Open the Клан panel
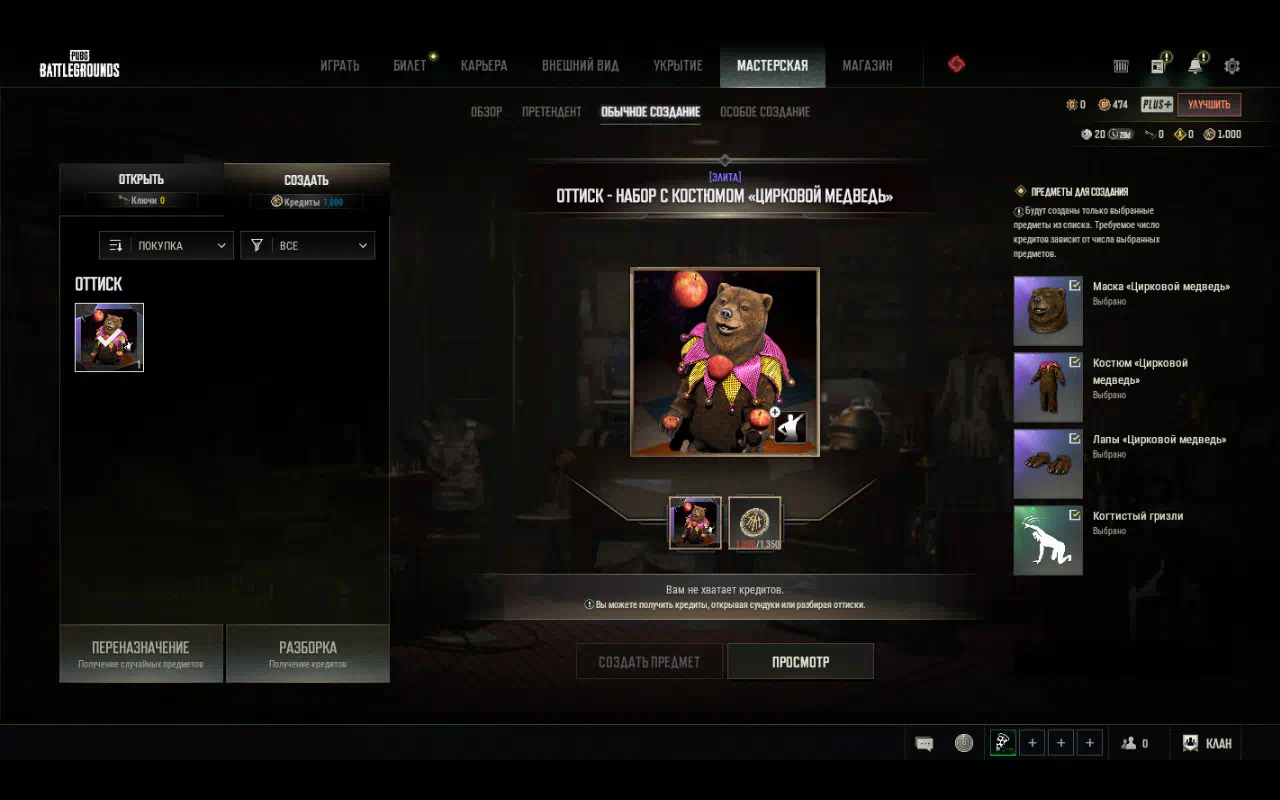Viewport: 1280px width, 800px height. 1208,743
